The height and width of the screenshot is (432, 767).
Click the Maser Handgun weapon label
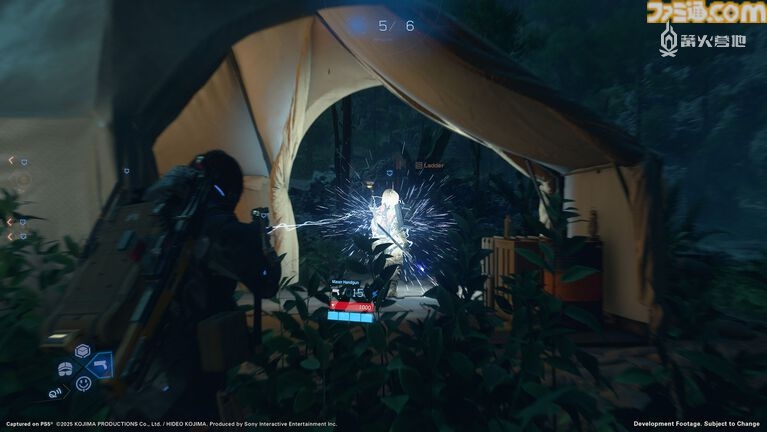click(x=345, y=283)
